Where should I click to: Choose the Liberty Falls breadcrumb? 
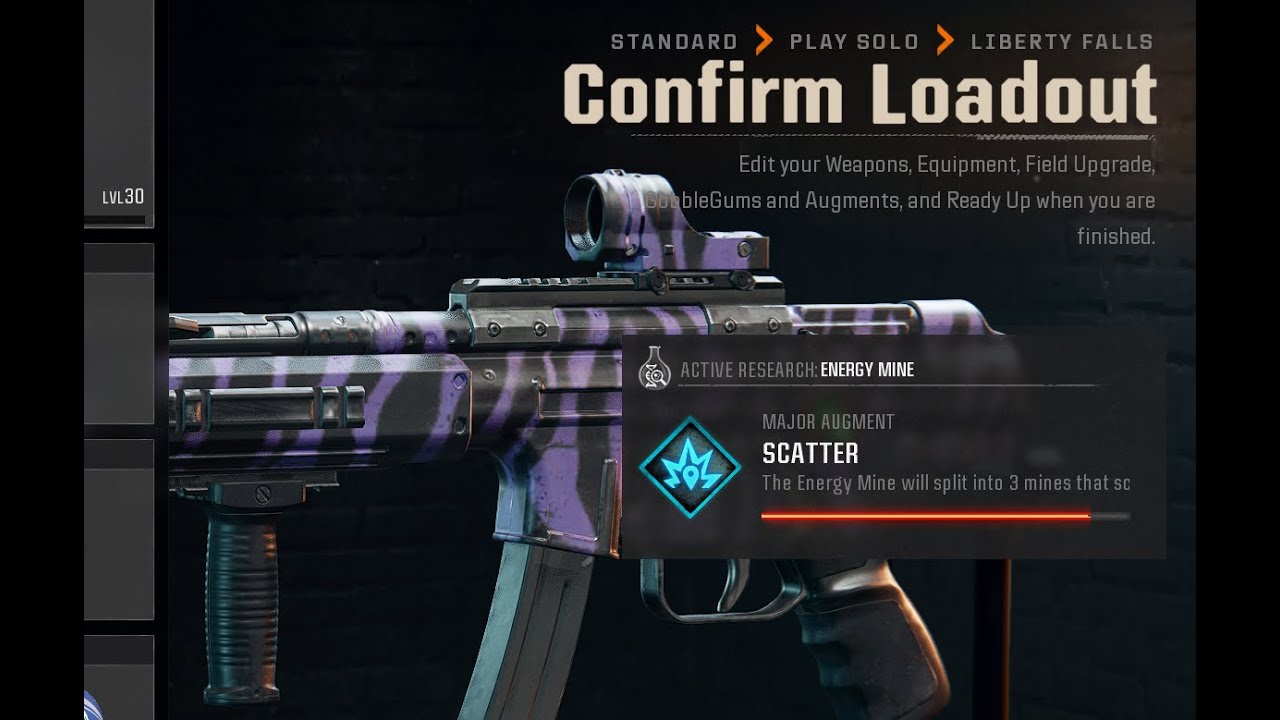click(1062, 42)
